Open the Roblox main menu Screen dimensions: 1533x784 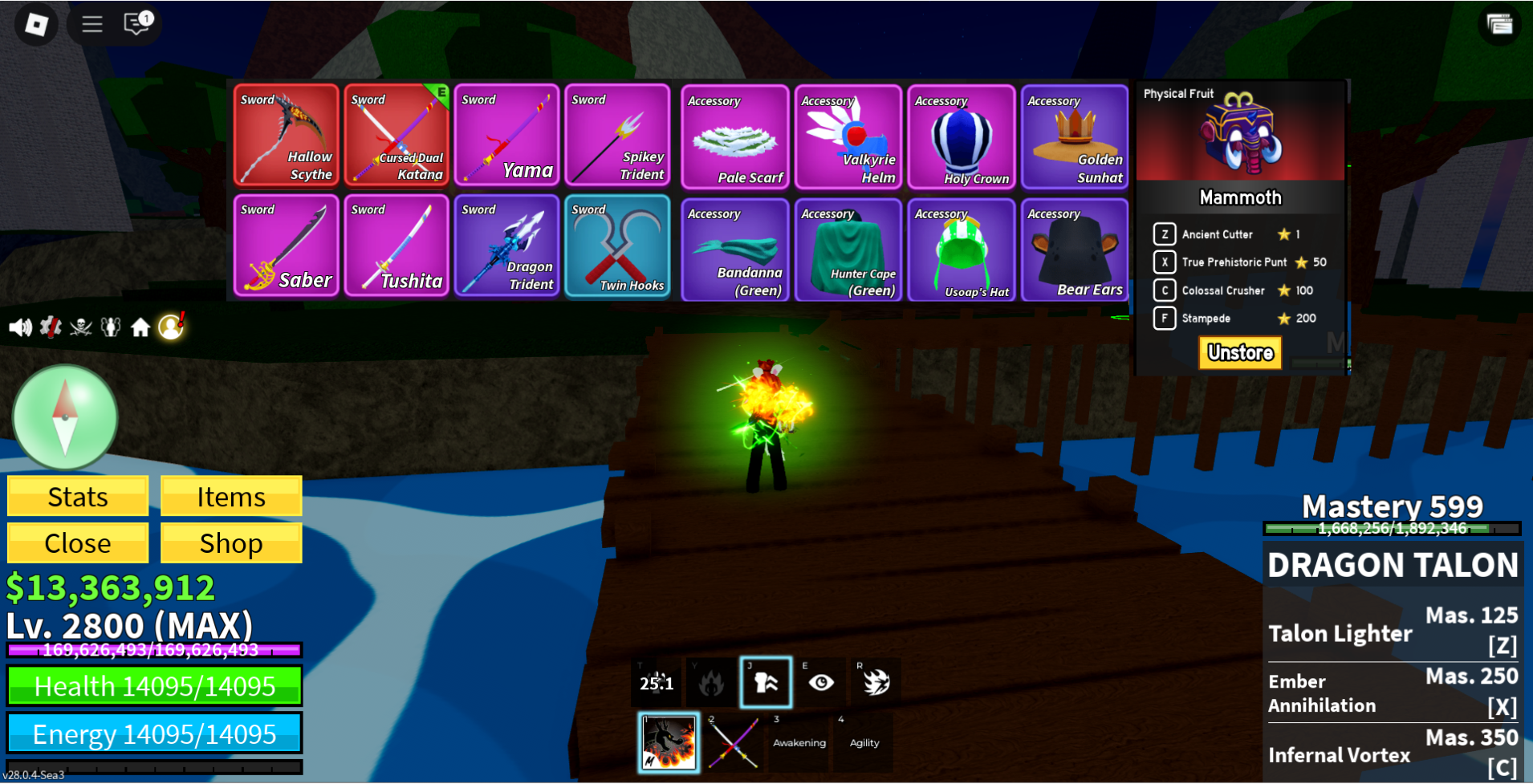[x=36, y=24]
